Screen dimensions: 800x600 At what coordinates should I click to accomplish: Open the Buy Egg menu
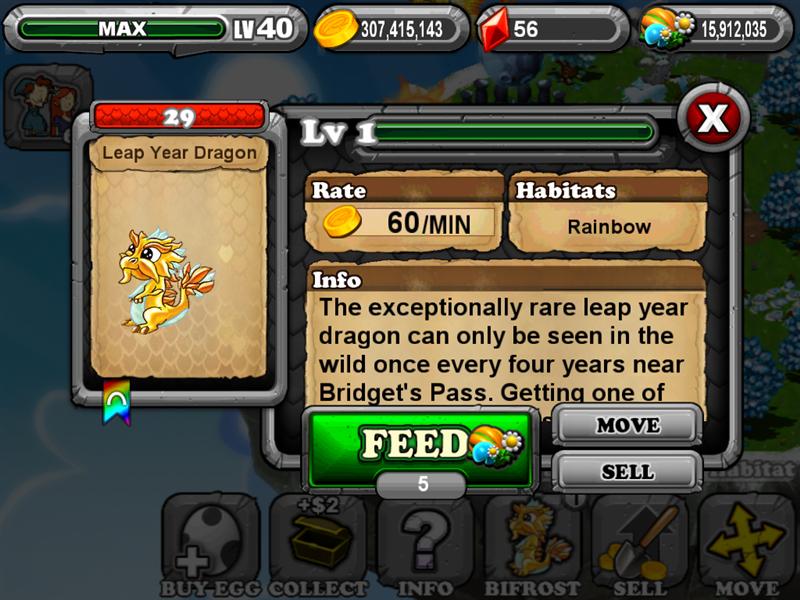[210, 545]
